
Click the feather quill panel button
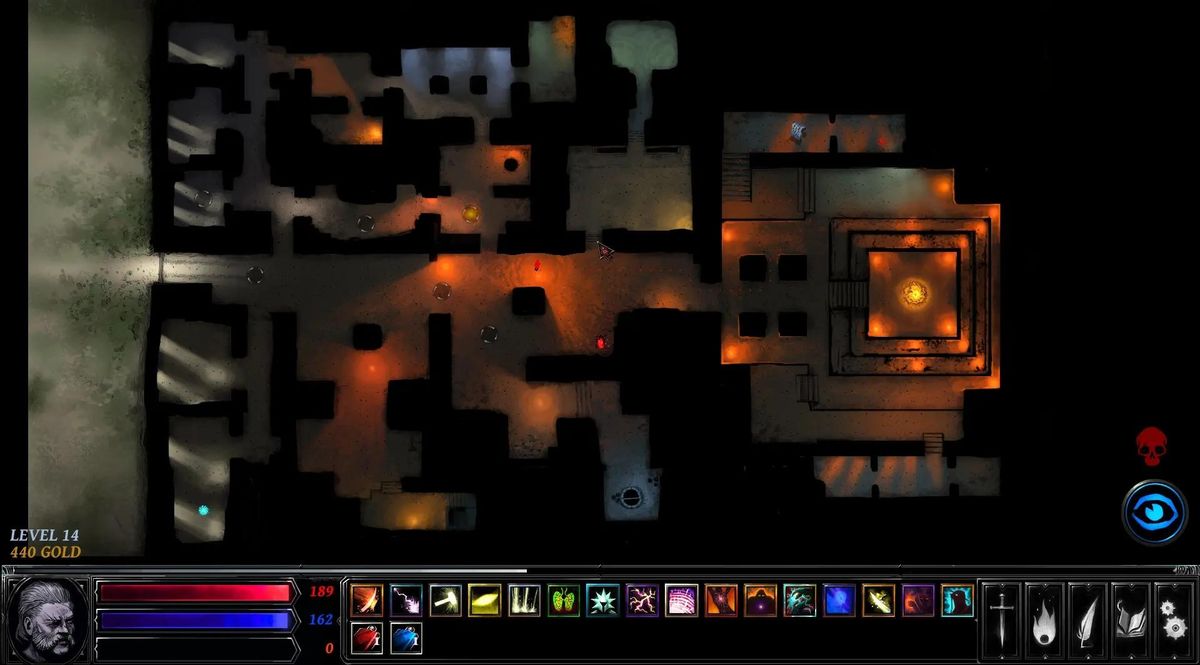pyautogui.click(x=1086, y=616)
